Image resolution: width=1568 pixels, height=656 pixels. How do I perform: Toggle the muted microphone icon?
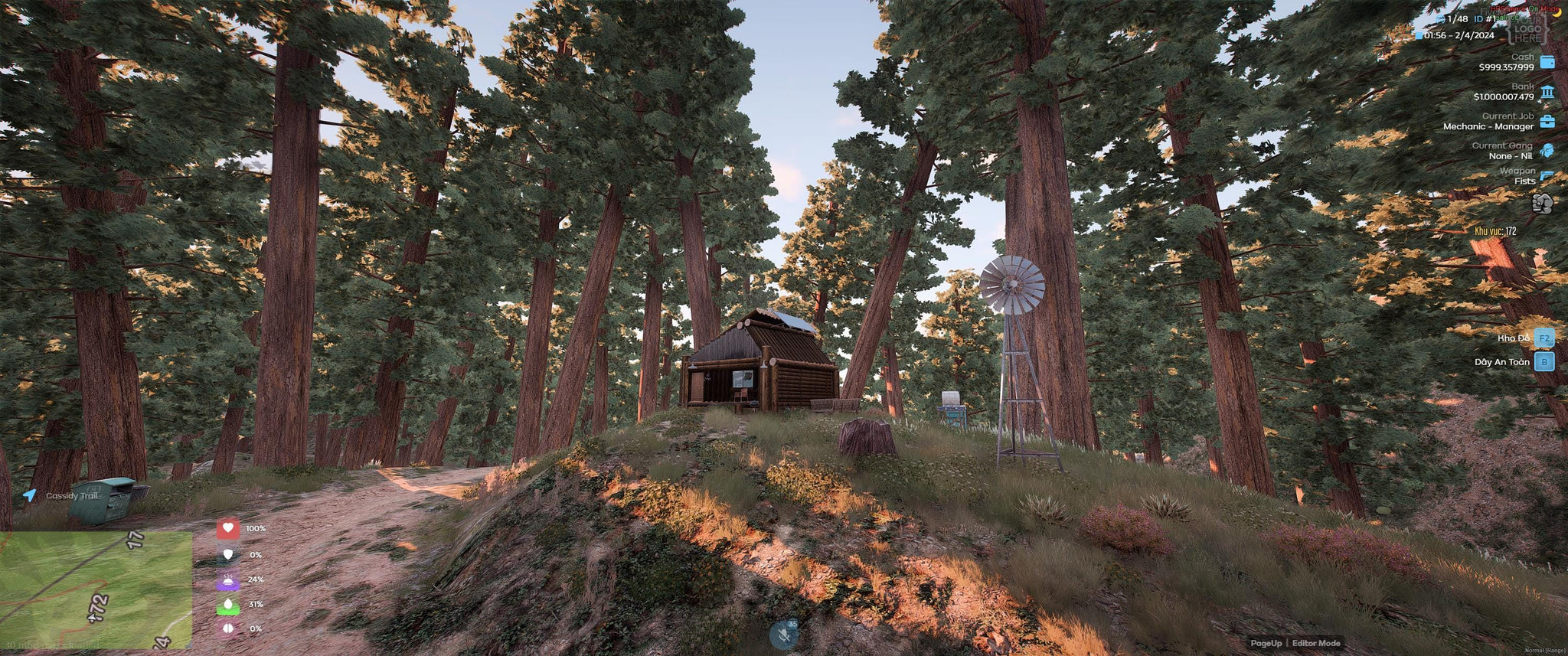click(784, 634)
